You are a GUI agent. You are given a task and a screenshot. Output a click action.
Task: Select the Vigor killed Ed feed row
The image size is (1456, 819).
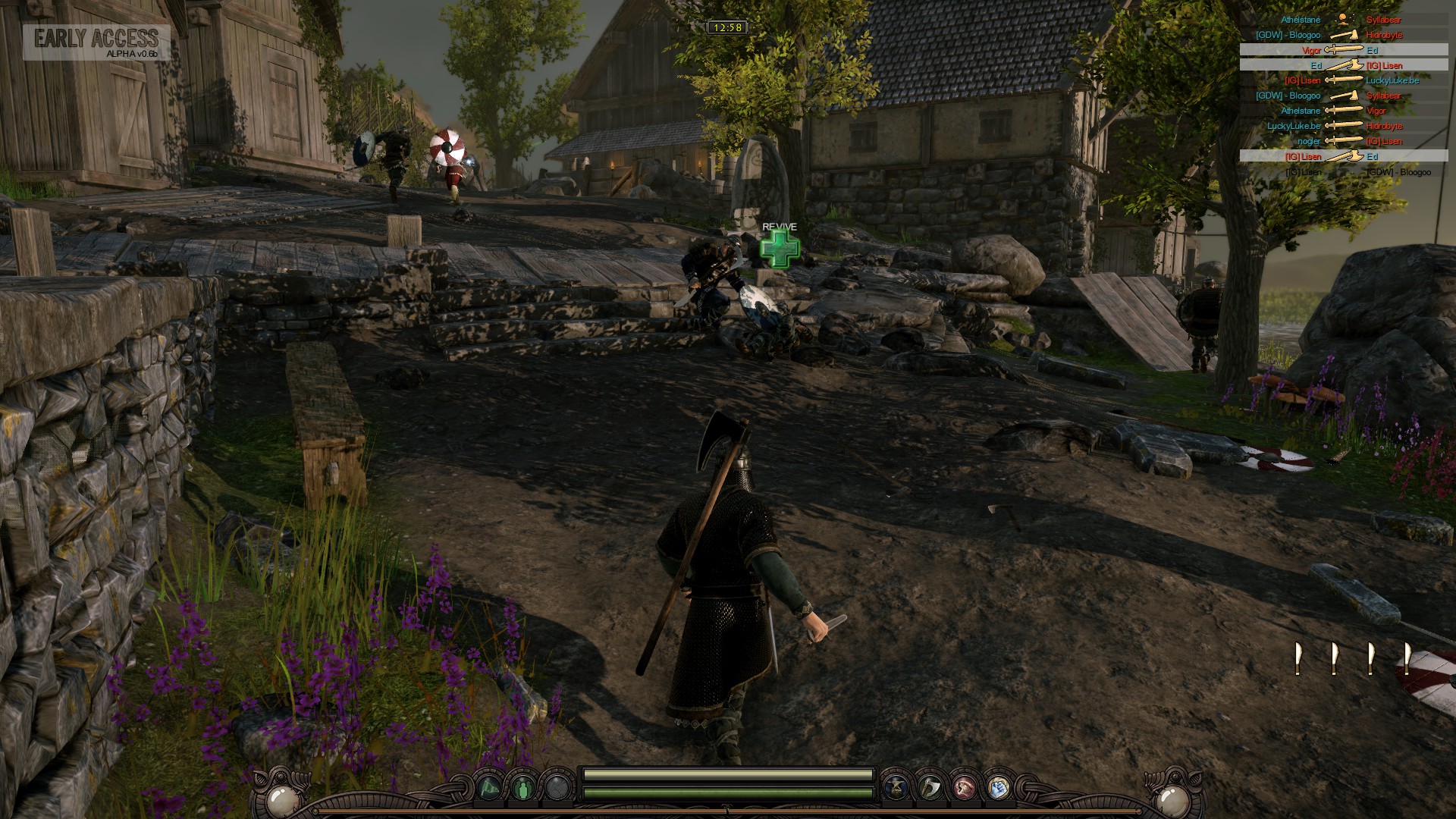pyautogui.click(x=1342, y=50)
